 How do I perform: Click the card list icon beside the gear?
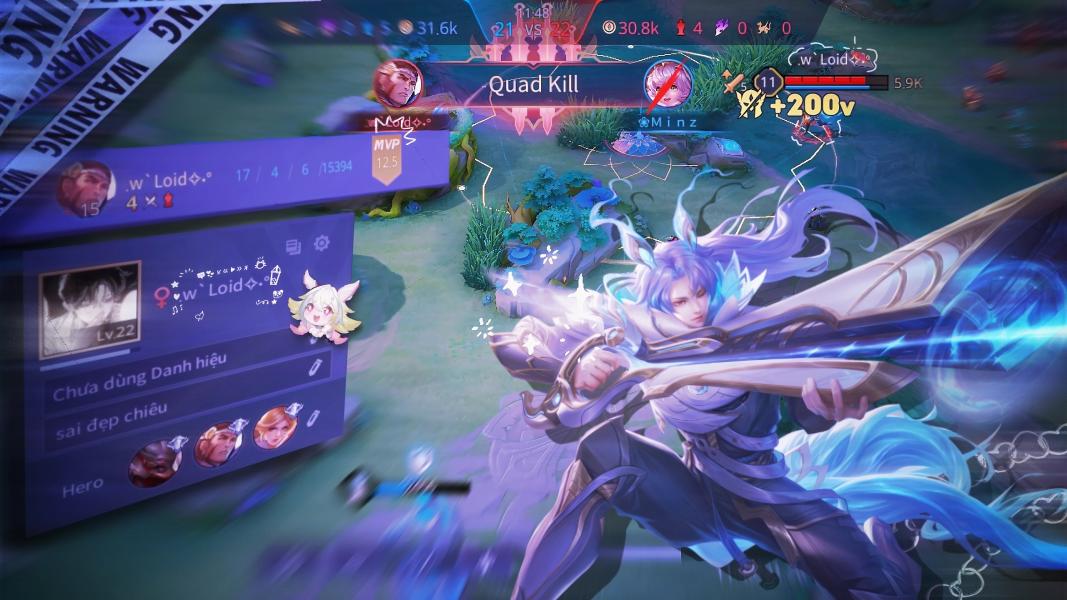294,246
